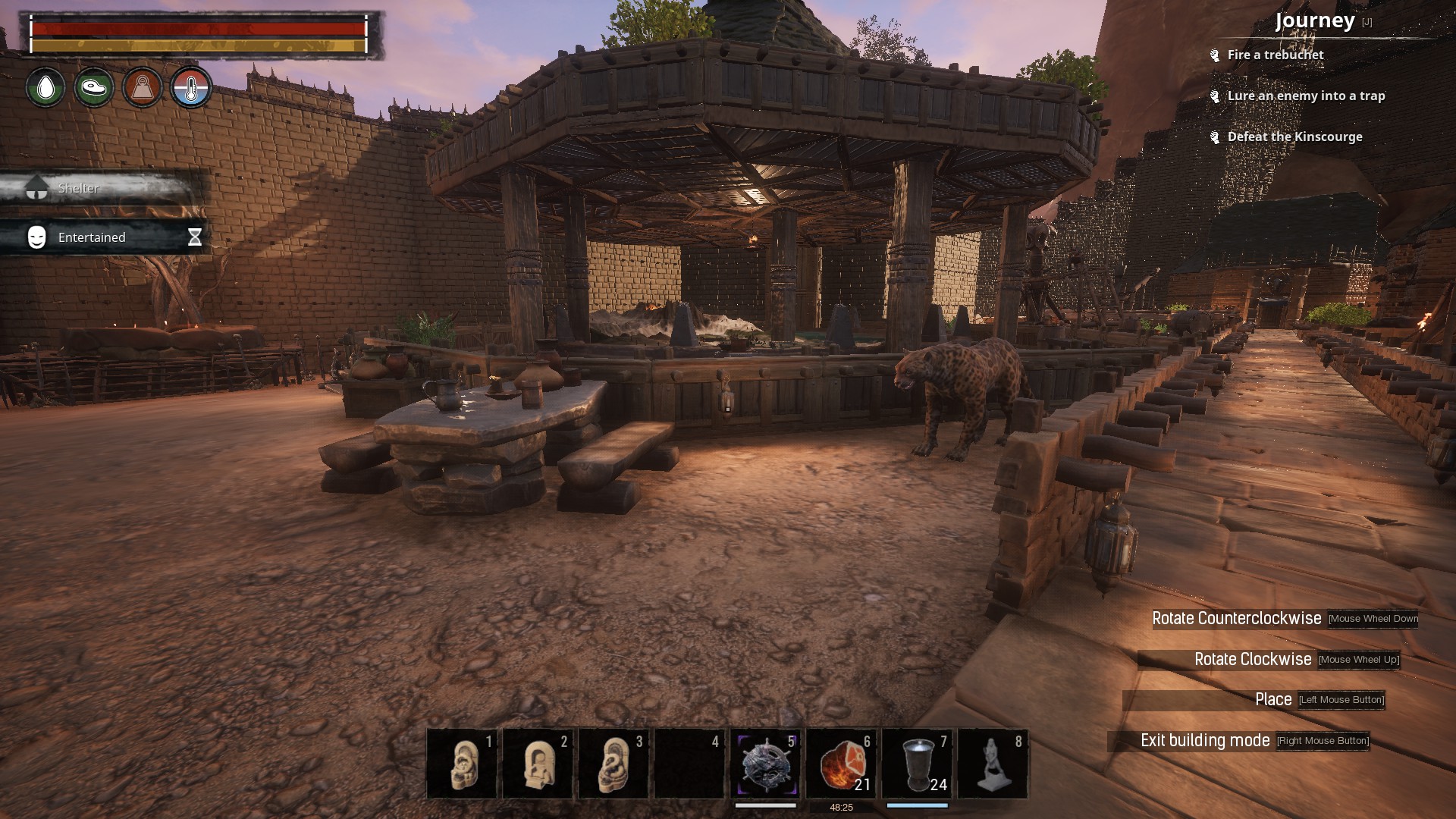Open the Journey panel header

coord(1315,20)
